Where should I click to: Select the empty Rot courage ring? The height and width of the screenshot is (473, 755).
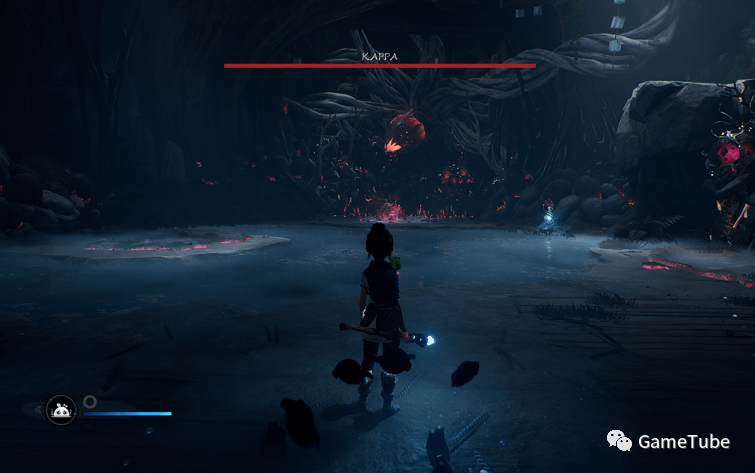(x=90, y=401)
